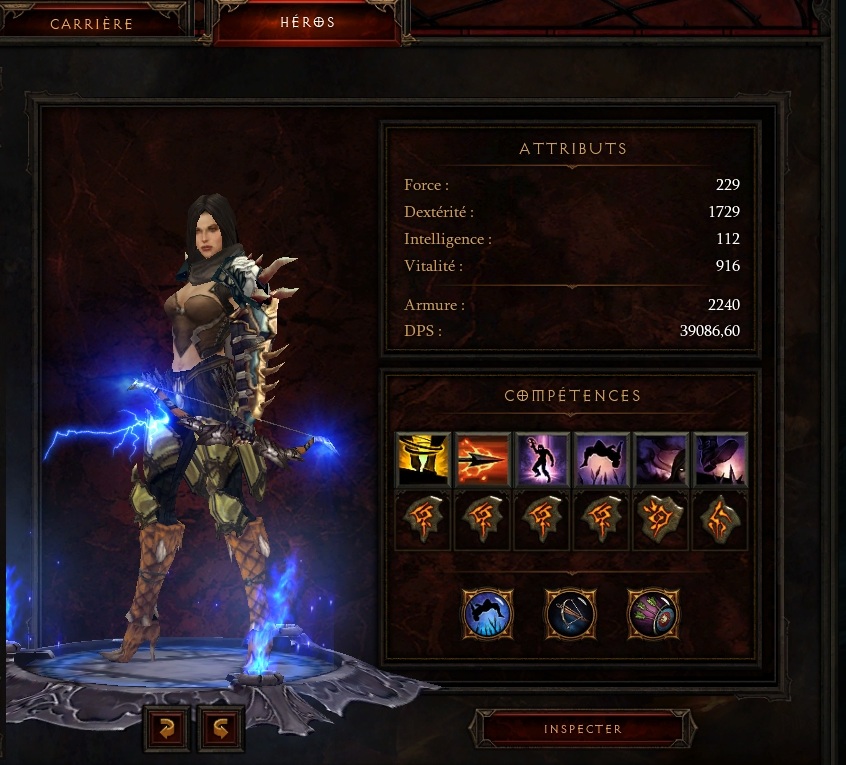
Task: Select the boot-on-spikes Caltrops skill icon
Action: point(720,459)
